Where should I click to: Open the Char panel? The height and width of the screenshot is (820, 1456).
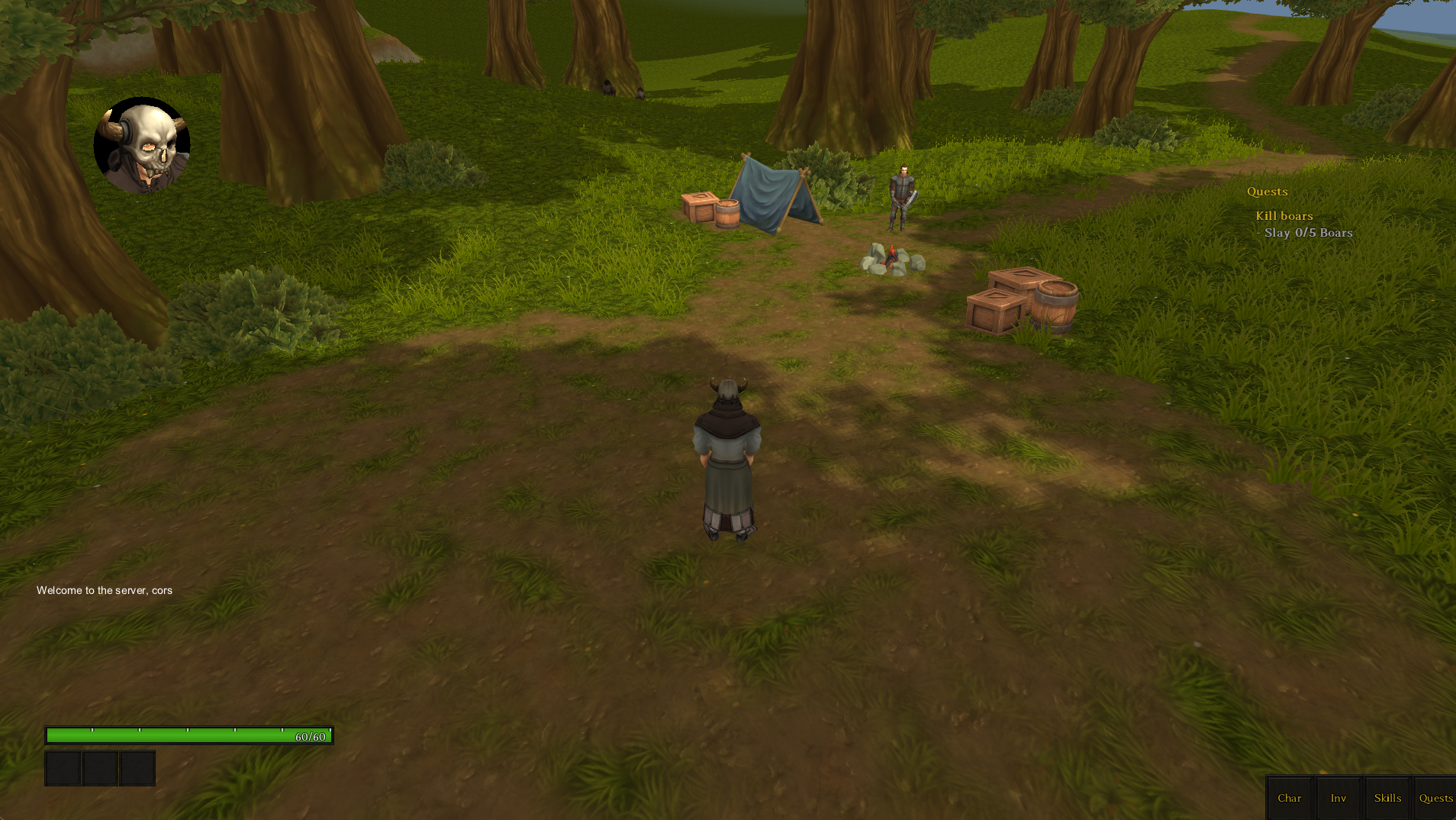coord(1289,798)
